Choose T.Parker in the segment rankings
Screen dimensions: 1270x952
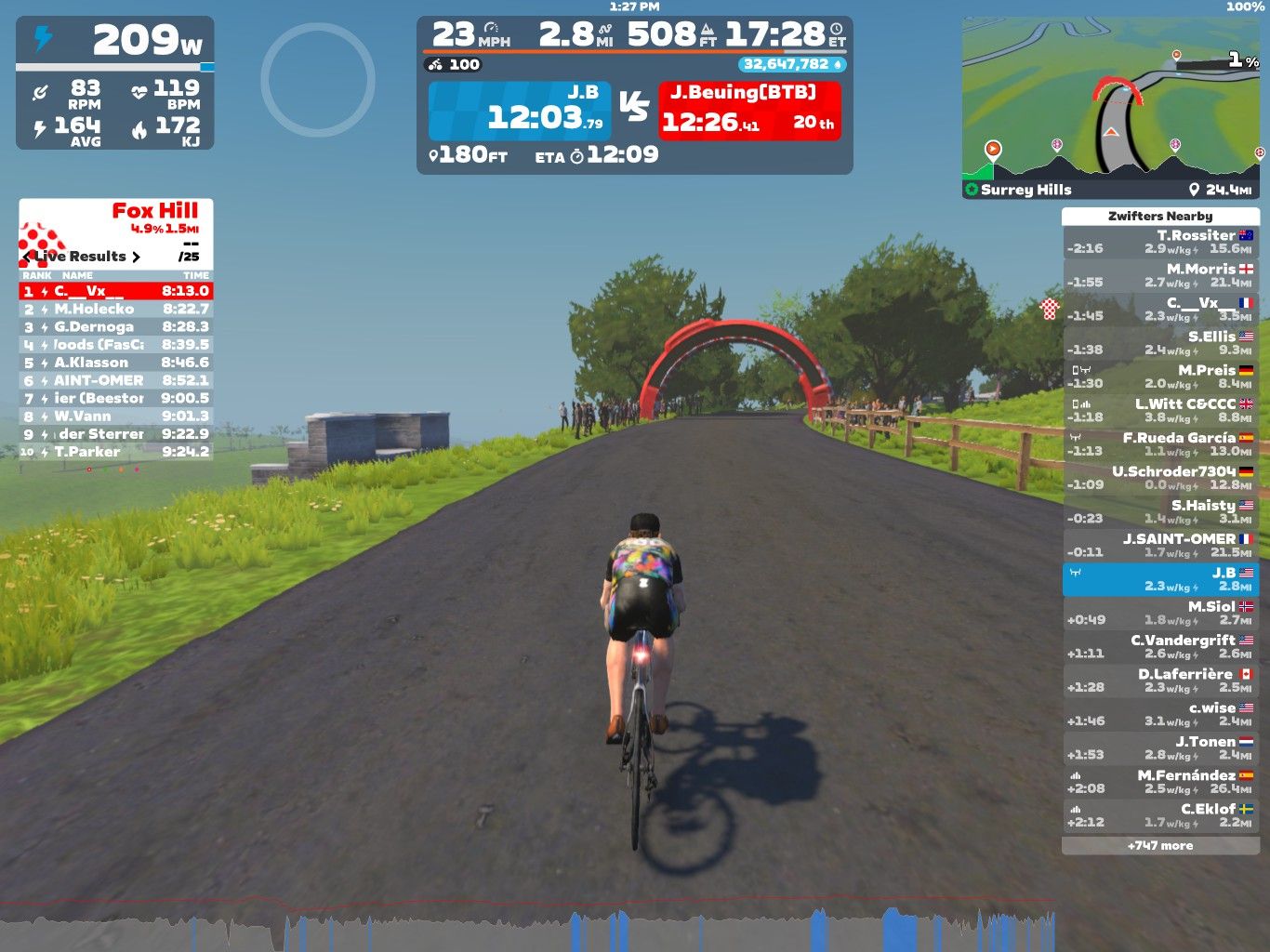[x=116, y=452]
